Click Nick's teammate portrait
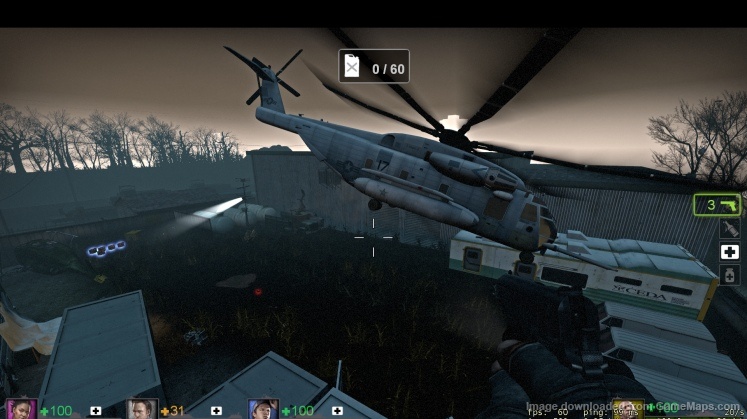This screenshot has height=419, width=747. [142, 409]
